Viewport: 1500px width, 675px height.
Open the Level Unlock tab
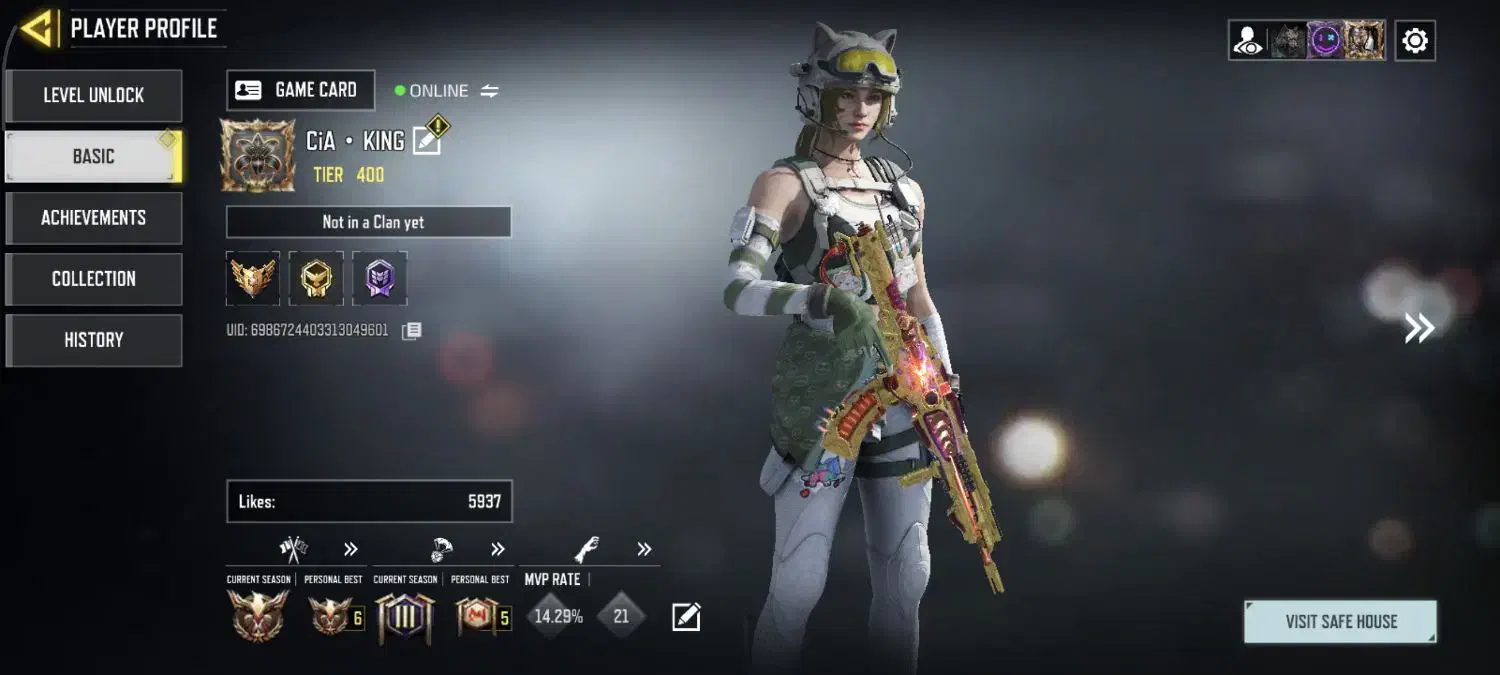[94, 96]
